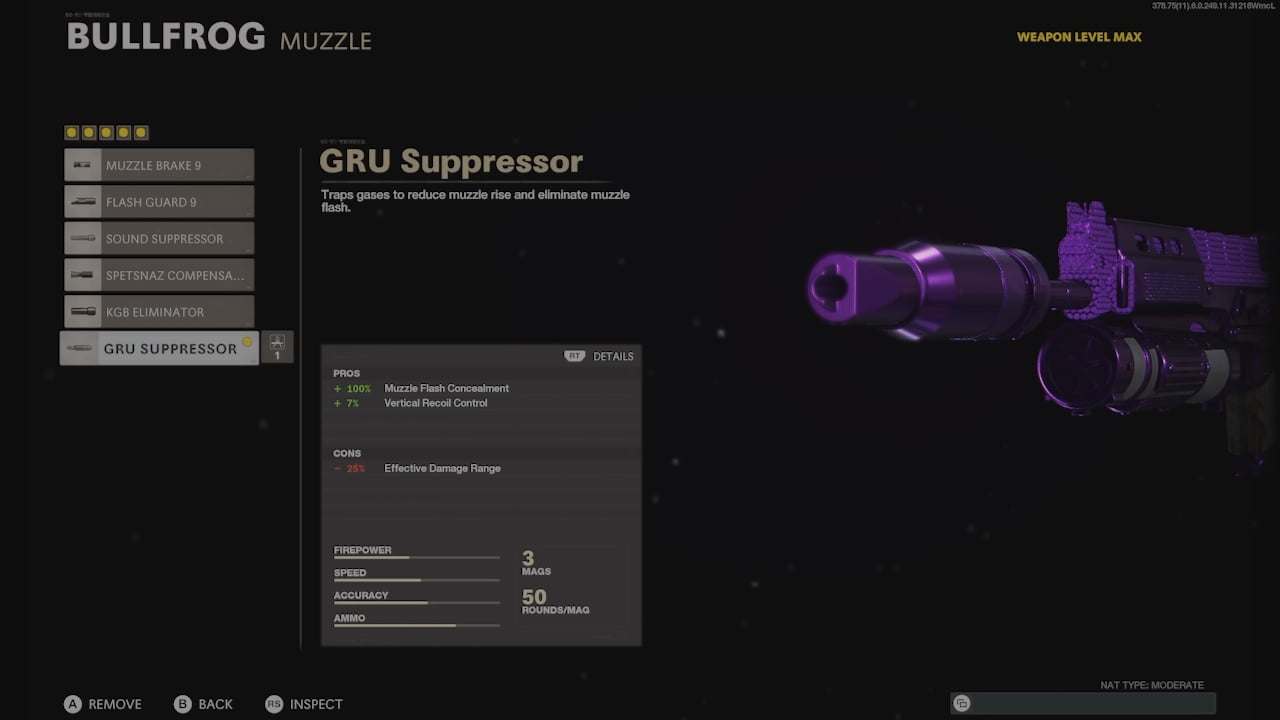Inspect the weapon

point(304,704)
